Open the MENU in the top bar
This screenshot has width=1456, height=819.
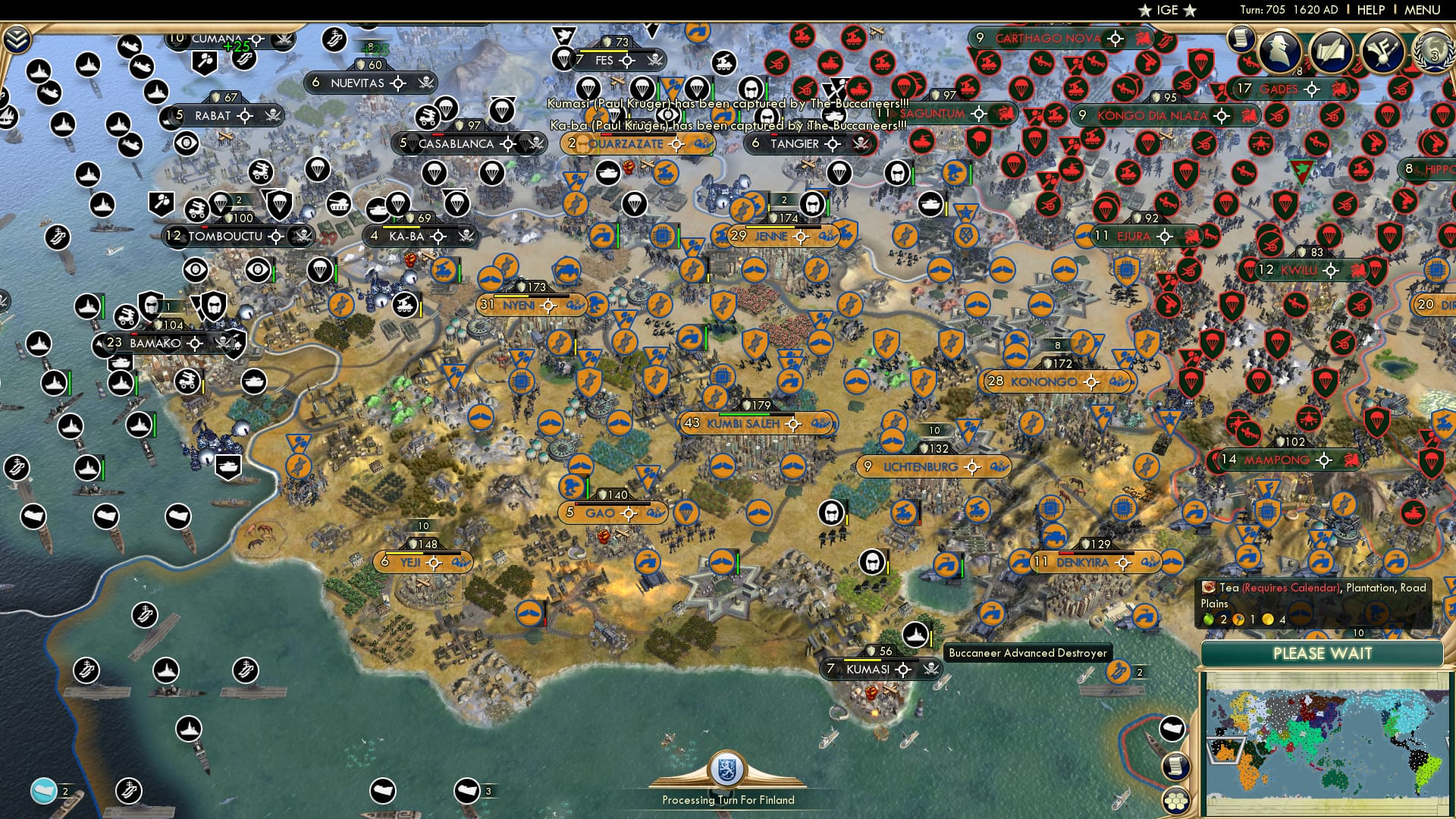click(1424, 10)
